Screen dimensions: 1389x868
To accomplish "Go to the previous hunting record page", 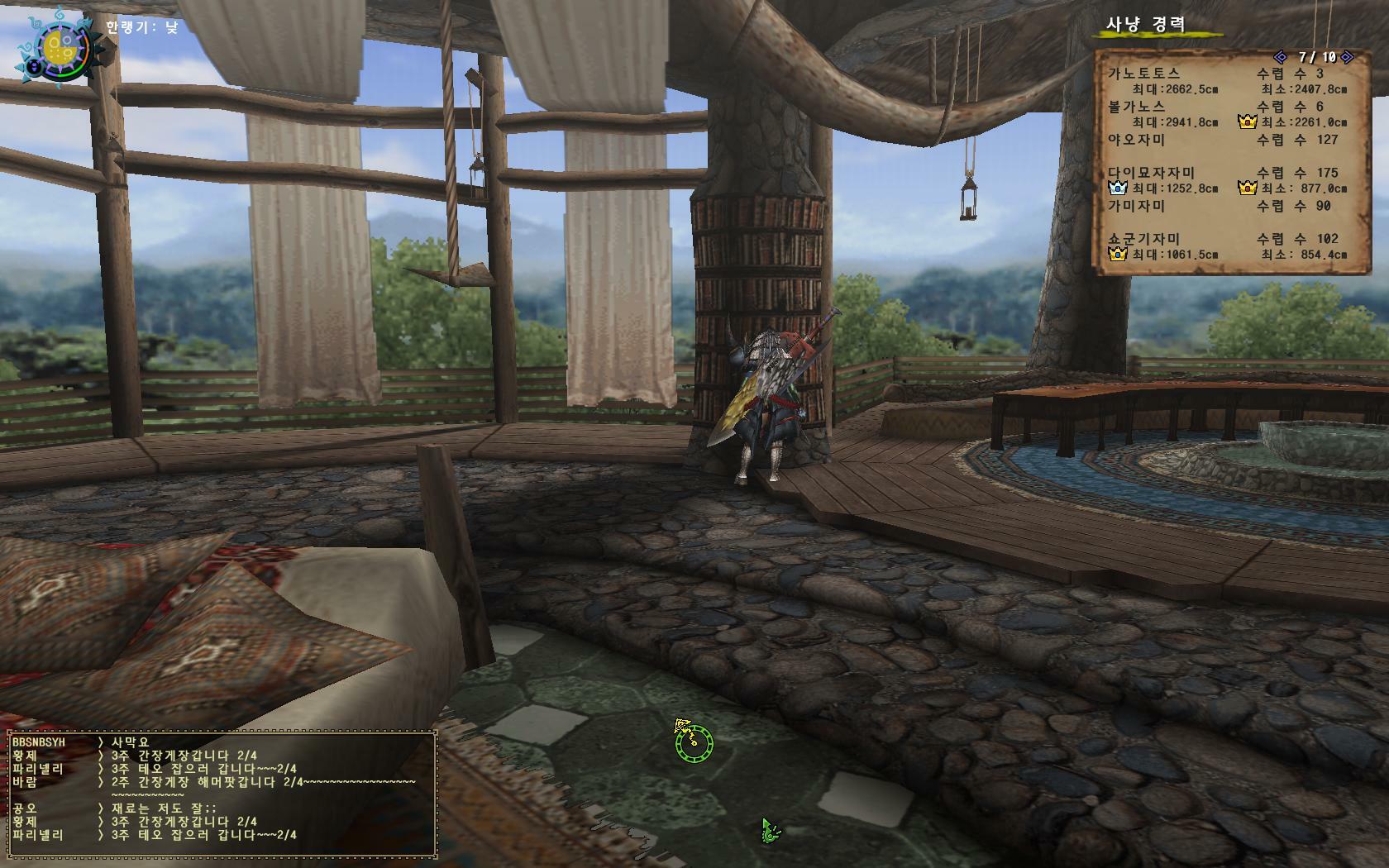I will [1281, 57].
